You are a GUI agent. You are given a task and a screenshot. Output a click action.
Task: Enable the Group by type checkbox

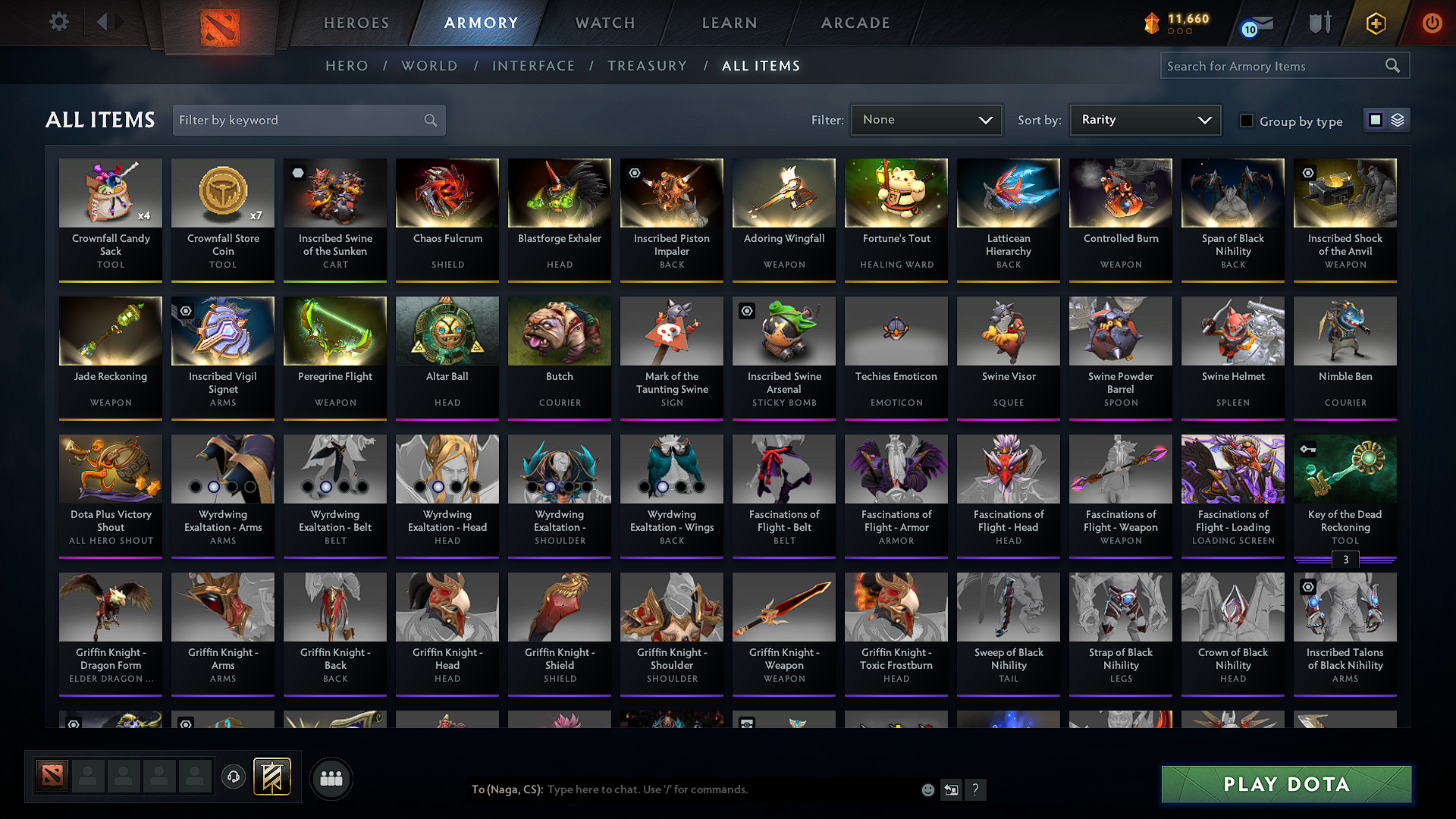[1247, 121]
